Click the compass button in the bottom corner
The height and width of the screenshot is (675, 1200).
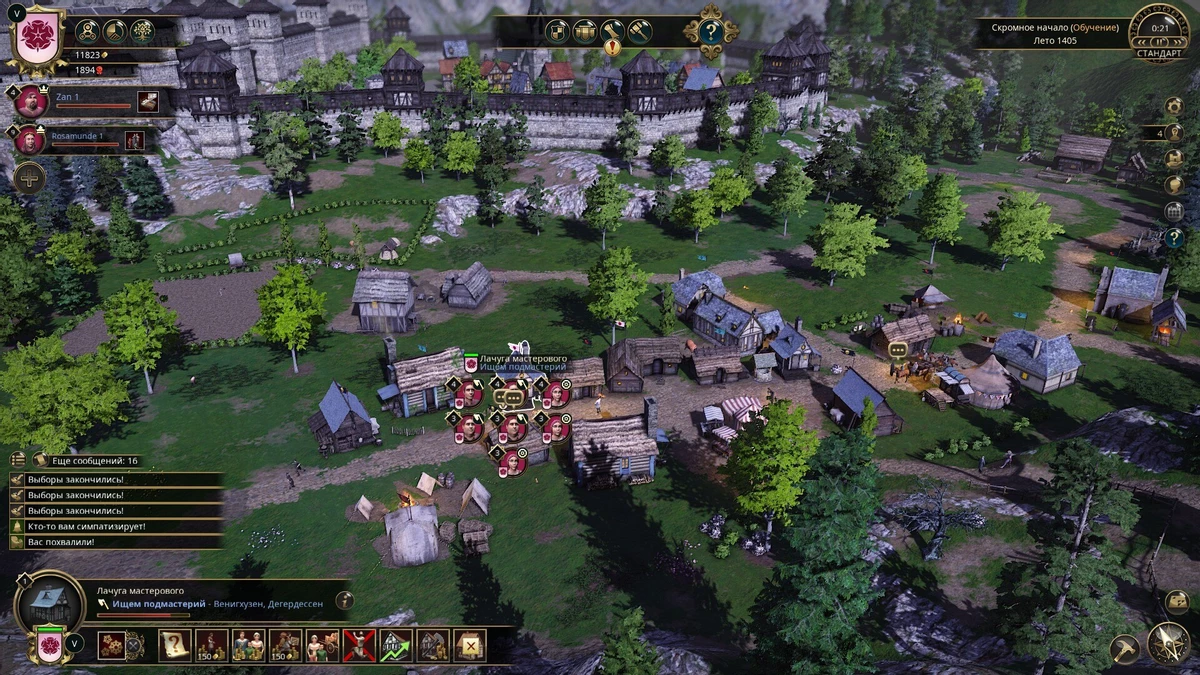click(x=1167, y=643)
